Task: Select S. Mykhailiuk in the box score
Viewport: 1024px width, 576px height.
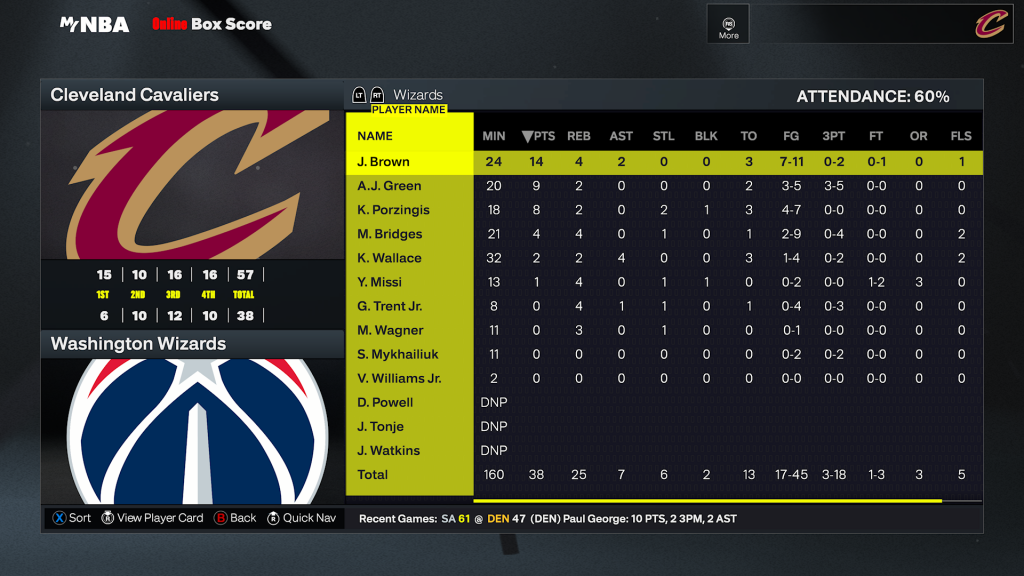Action: 398,354
